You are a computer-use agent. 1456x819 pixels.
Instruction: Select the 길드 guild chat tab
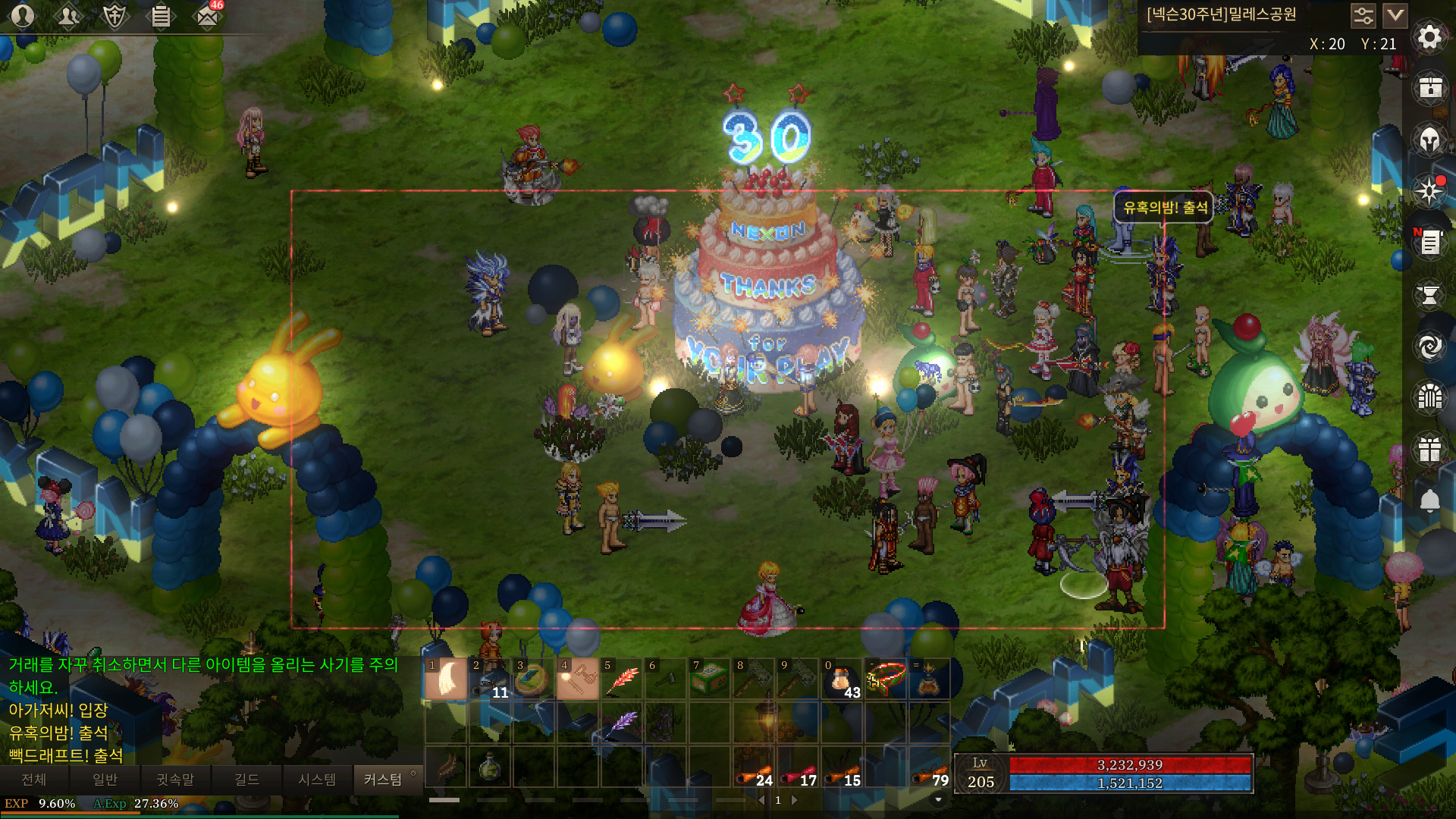point(246,780)
